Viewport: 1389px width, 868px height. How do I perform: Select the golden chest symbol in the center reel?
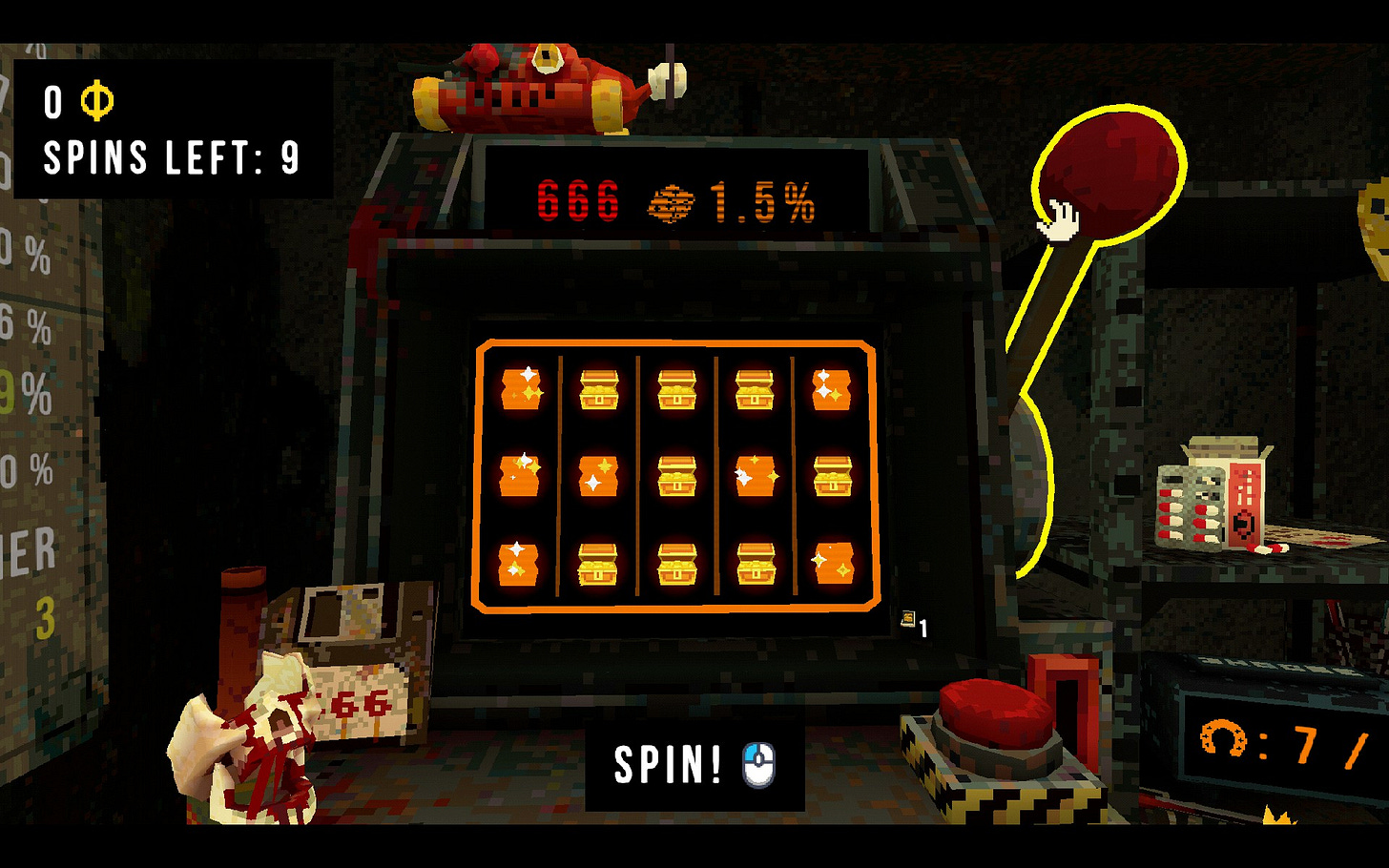(x=675, y=474)
